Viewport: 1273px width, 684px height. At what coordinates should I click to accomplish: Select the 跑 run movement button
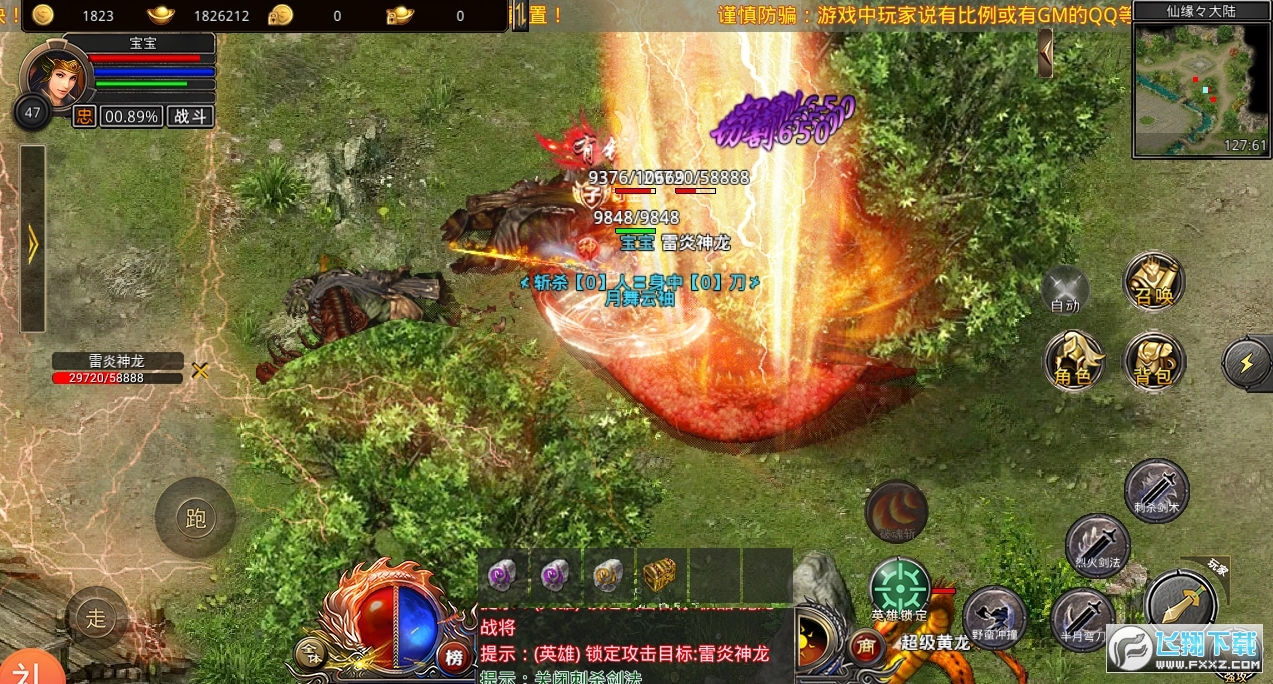[x=195, y=517]
